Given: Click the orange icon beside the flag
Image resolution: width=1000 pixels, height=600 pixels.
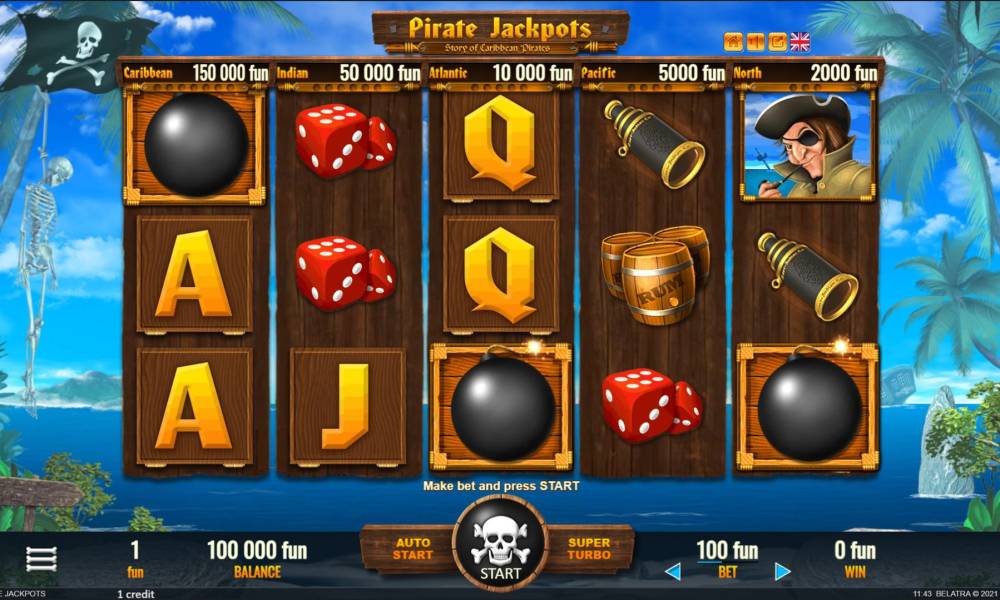Looking at the screenshot, I should point(777,42).
